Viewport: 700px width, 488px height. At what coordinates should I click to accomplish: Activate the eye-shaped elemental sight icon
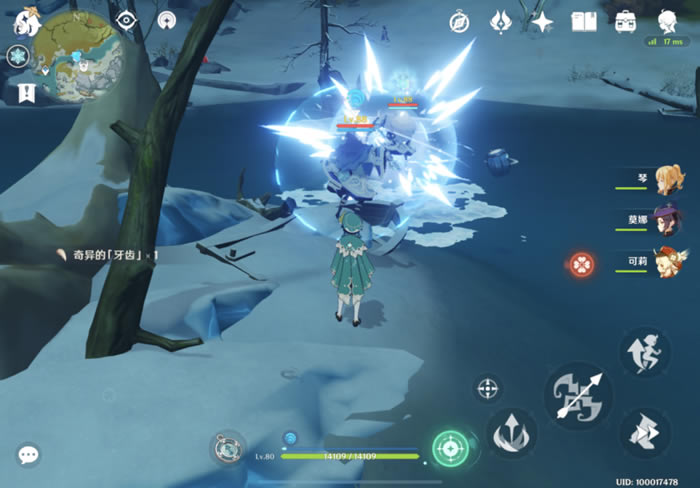(x=126, y=21)
